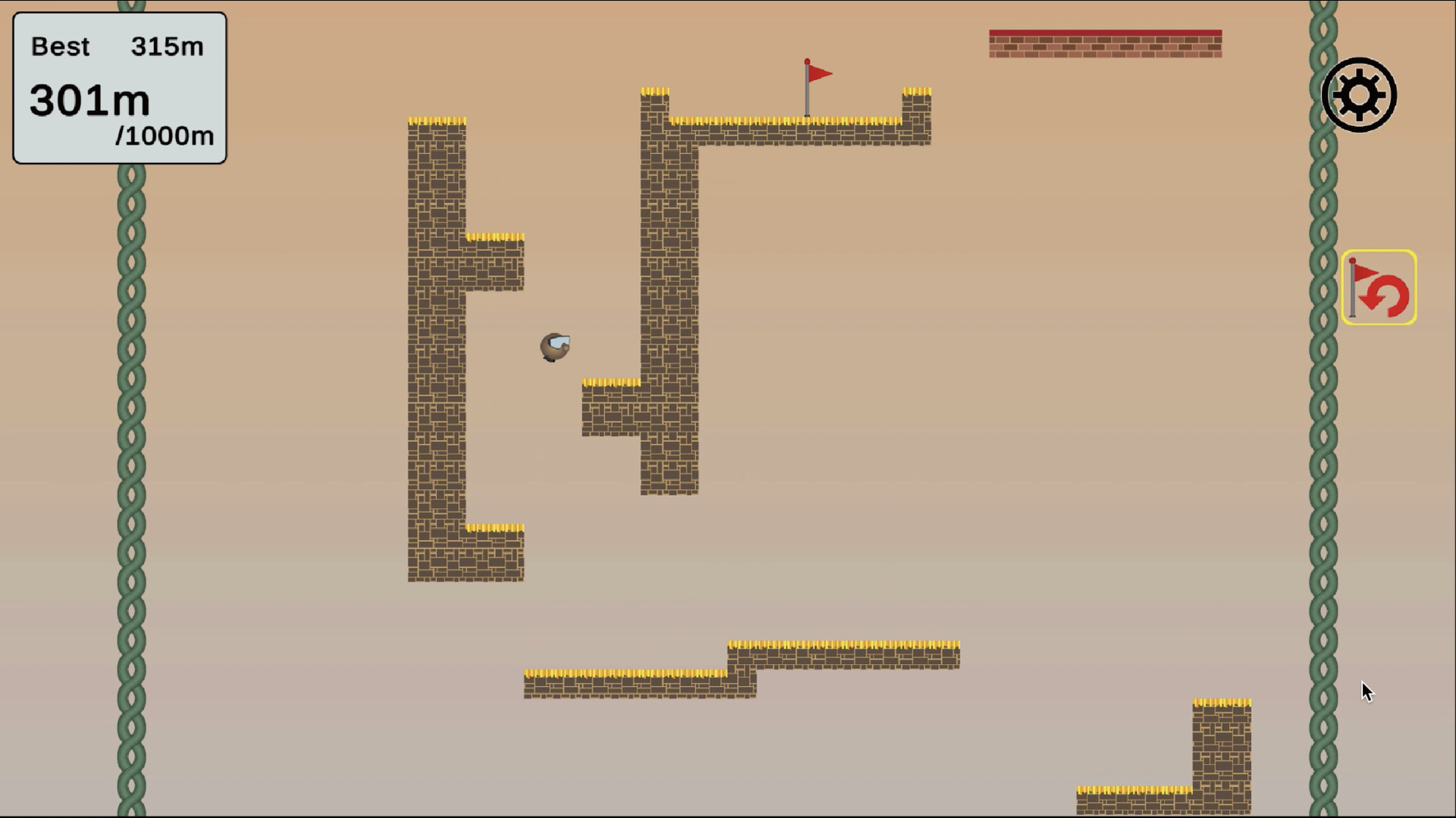Screen dimensions: 1456x818
Task: Click the red brick platform at the top
Action: [1105, 42]
